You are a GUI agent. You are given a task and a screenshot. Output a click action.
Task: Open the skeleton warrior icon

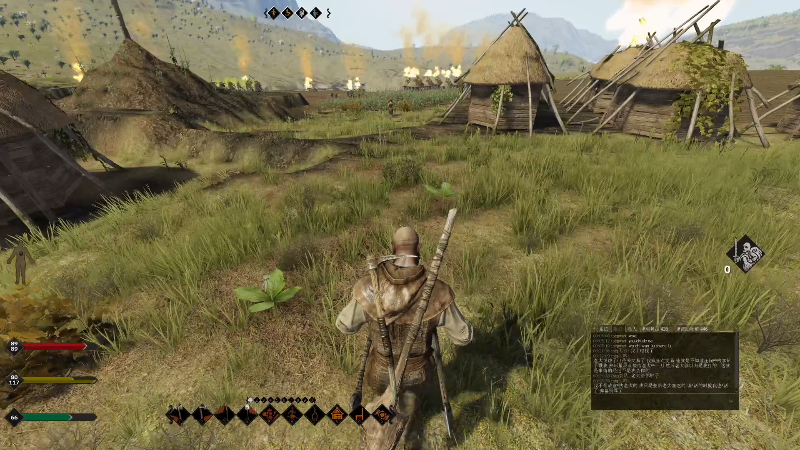[746, 253]
